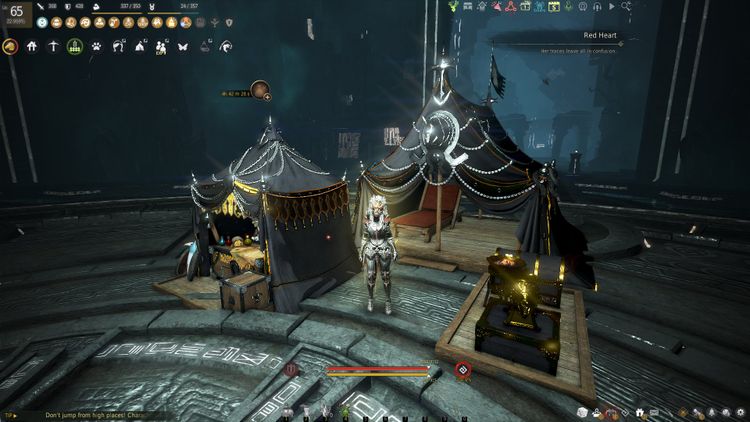Click the shield icon in the buff row

228,22
